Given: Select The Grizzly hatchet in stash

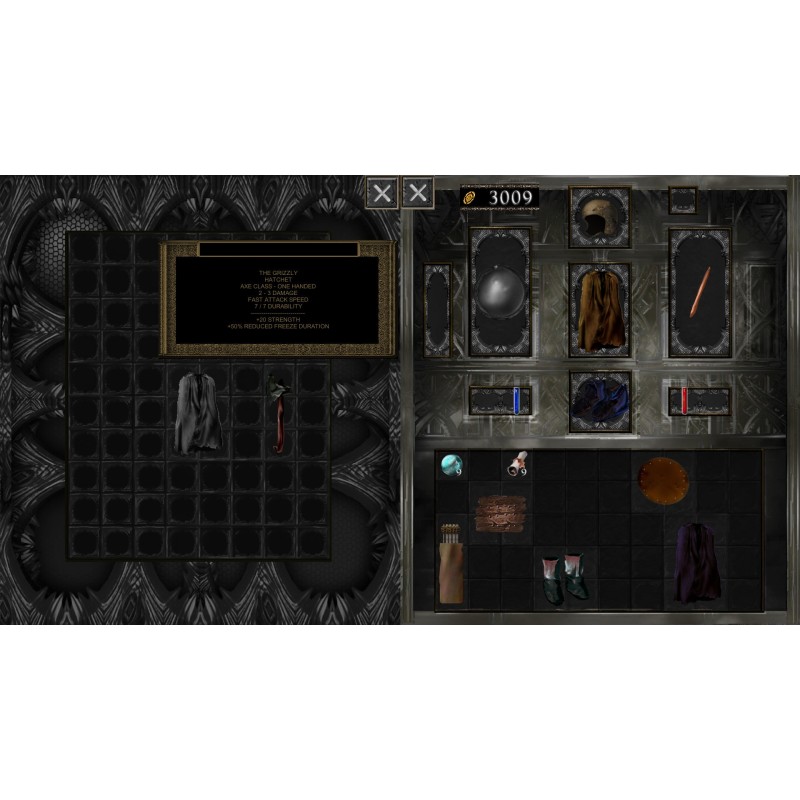Looking at the screenshot, I should 280,411.
